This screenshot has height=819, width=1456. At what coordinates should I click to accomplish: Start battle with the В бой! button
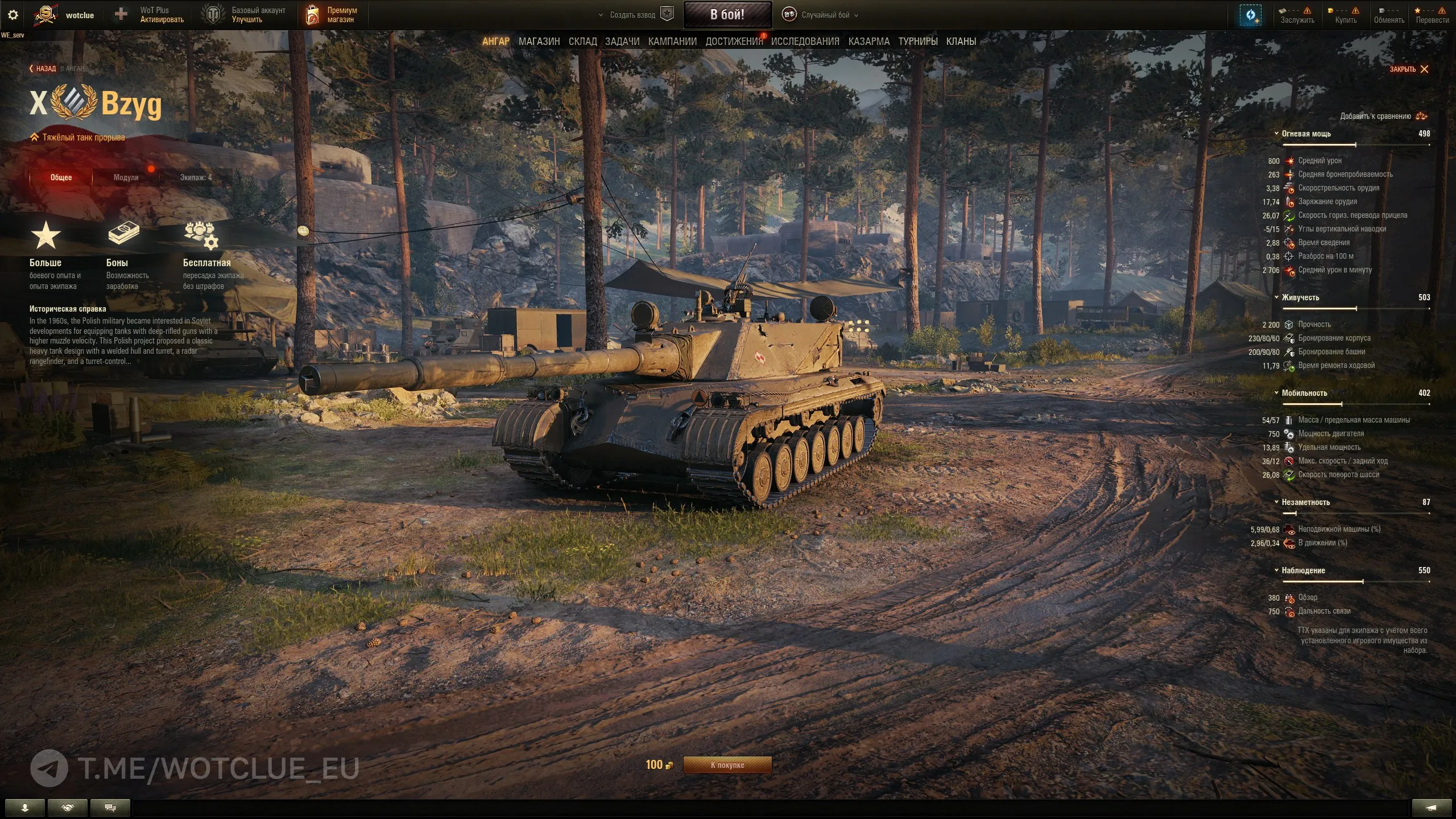727,15
